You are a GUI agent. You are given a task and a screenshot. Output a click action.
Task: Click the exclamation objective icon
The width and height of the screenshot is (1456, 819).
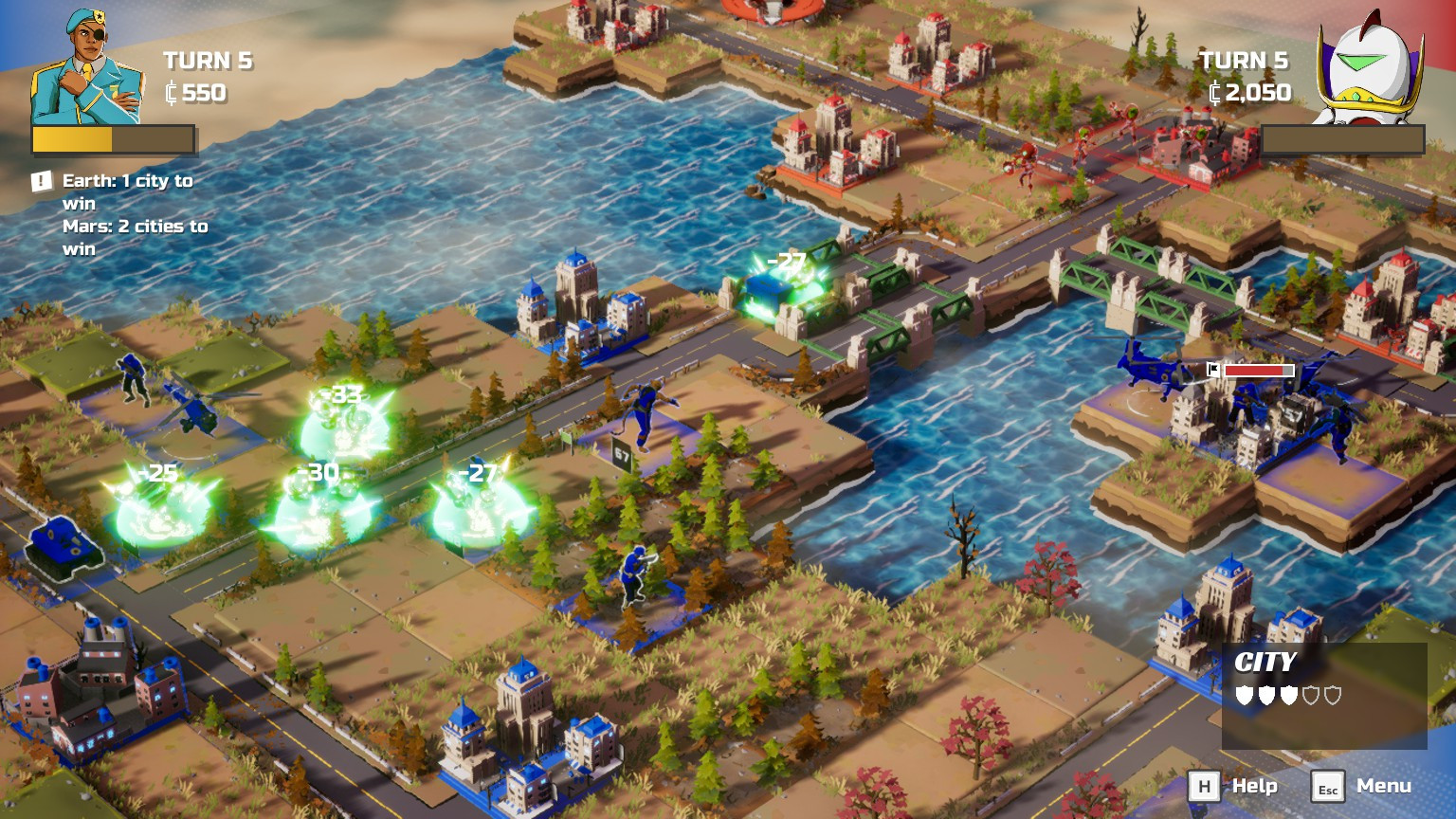click(x=40, y=179)
